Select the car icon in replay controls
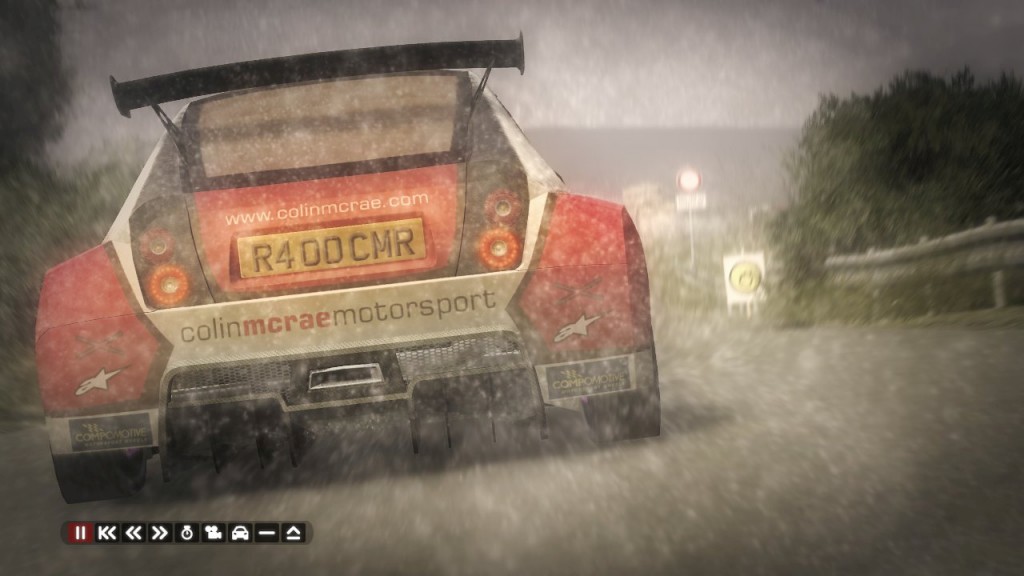This screenshot has height=576, width=1024. [240, 533]
